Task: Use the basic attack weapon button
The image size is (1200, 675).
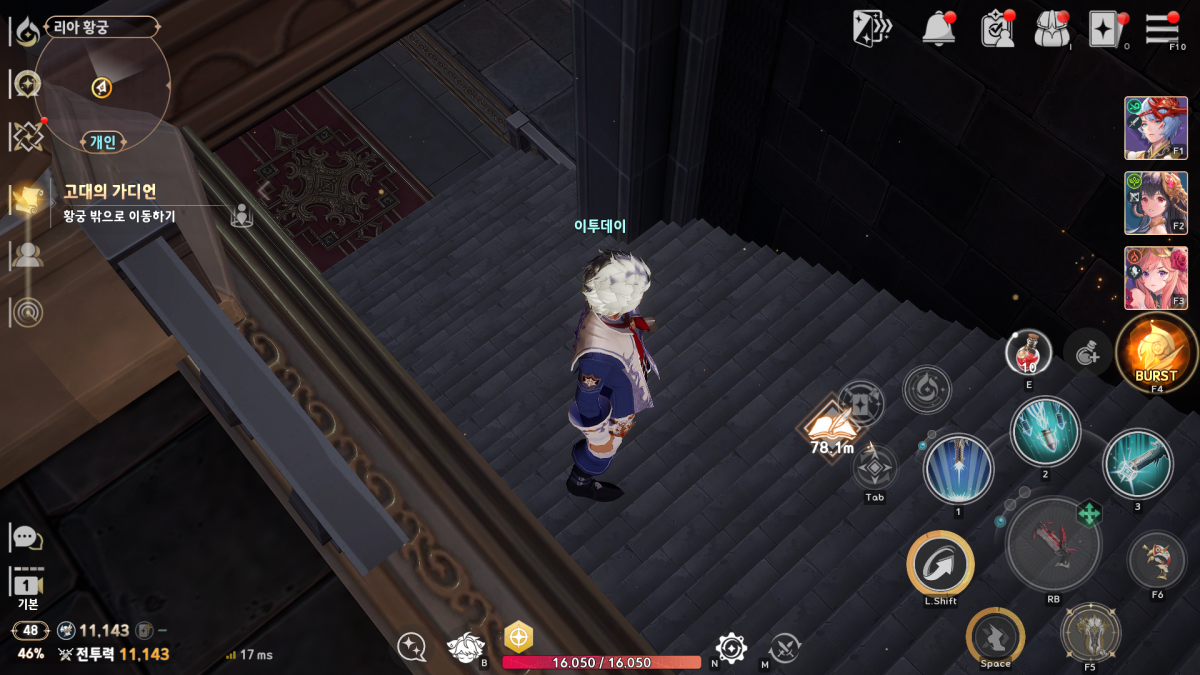Action: click(x=1053, y=543)
